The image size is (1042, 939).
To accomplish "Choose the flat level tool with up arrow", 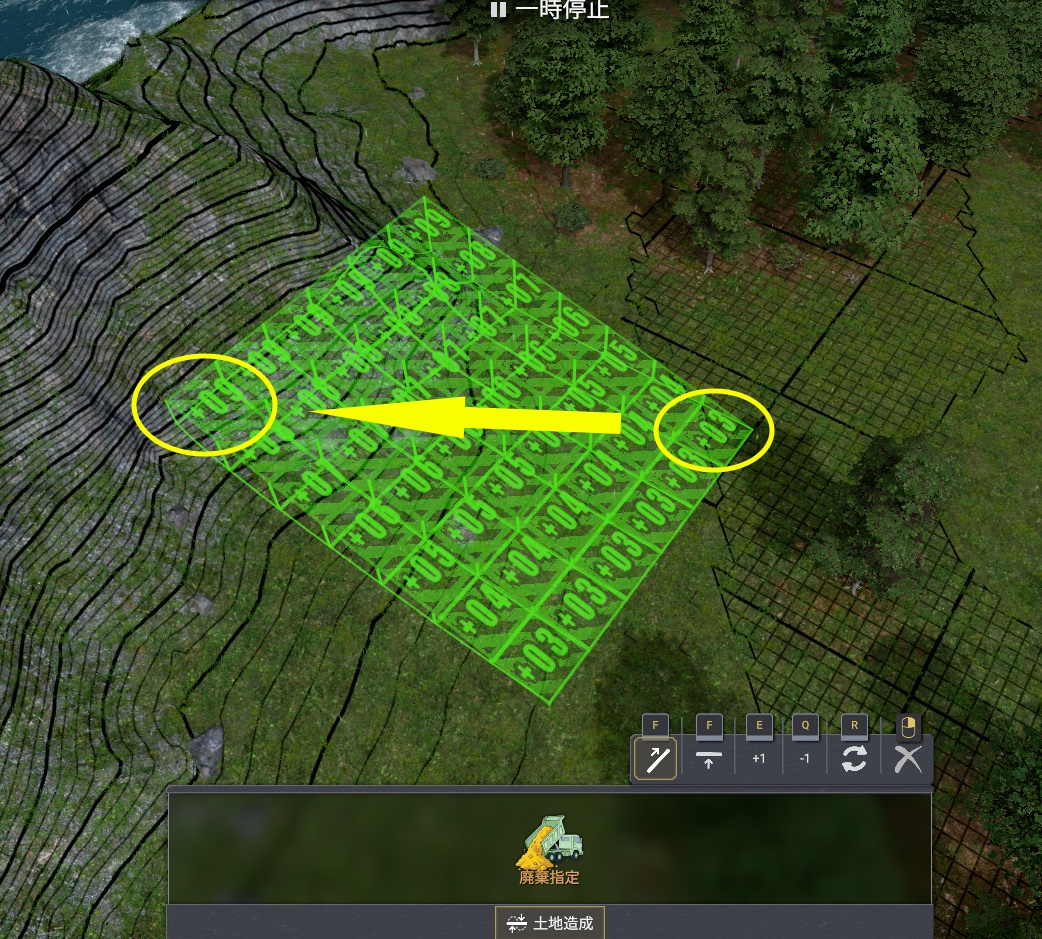I will click(709, 760).
